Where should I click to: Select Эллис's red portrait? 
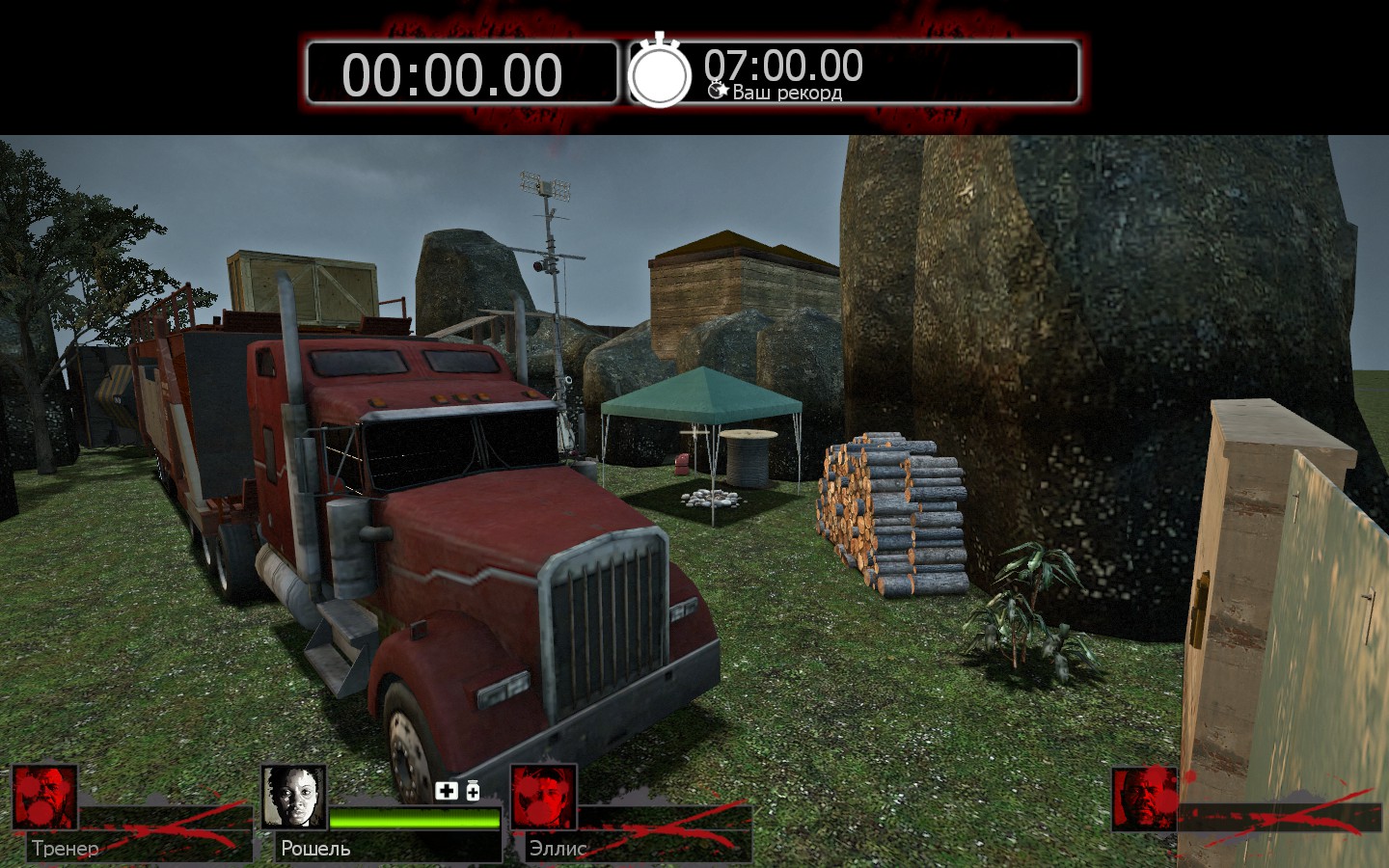click(x=543, y=798)
